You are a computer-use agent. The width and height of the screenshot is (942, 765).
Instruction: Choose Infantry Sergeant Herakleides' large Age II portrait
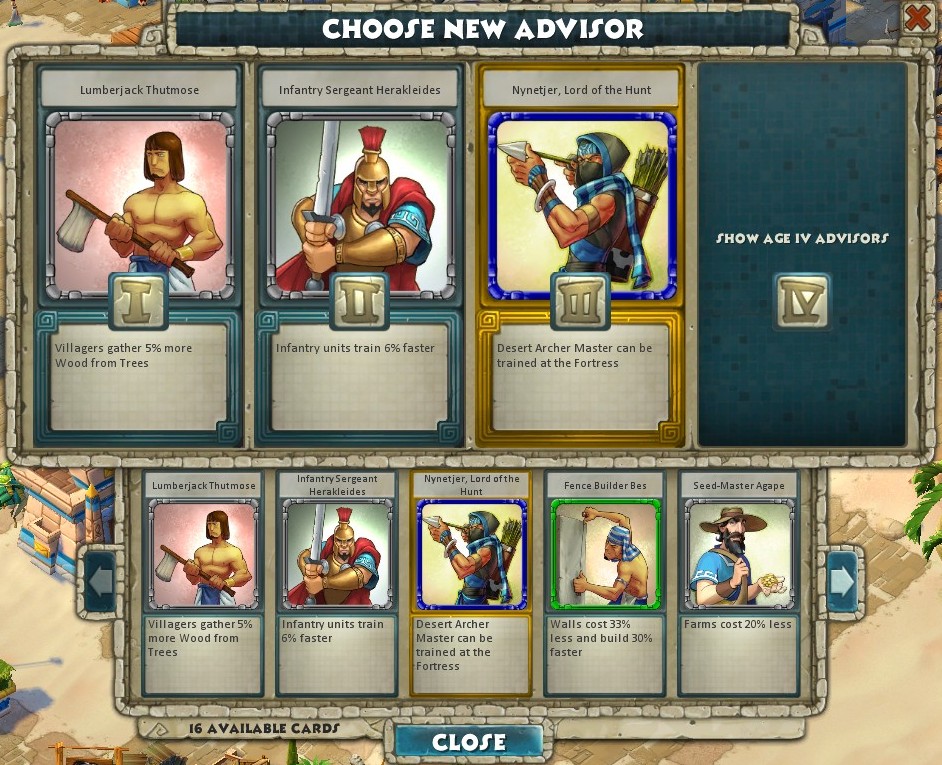(359, 205)
